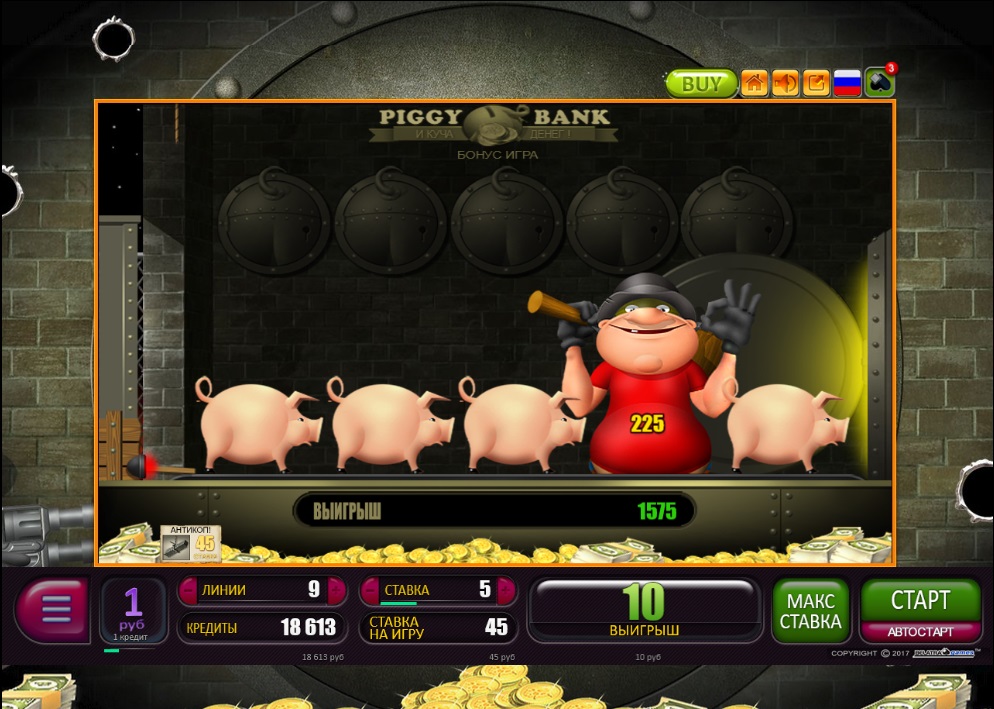Image resolution: width=994 pixels, height=709 pixels.
Task: Toggle the sound speaker icon
Action: coord(786,83)
